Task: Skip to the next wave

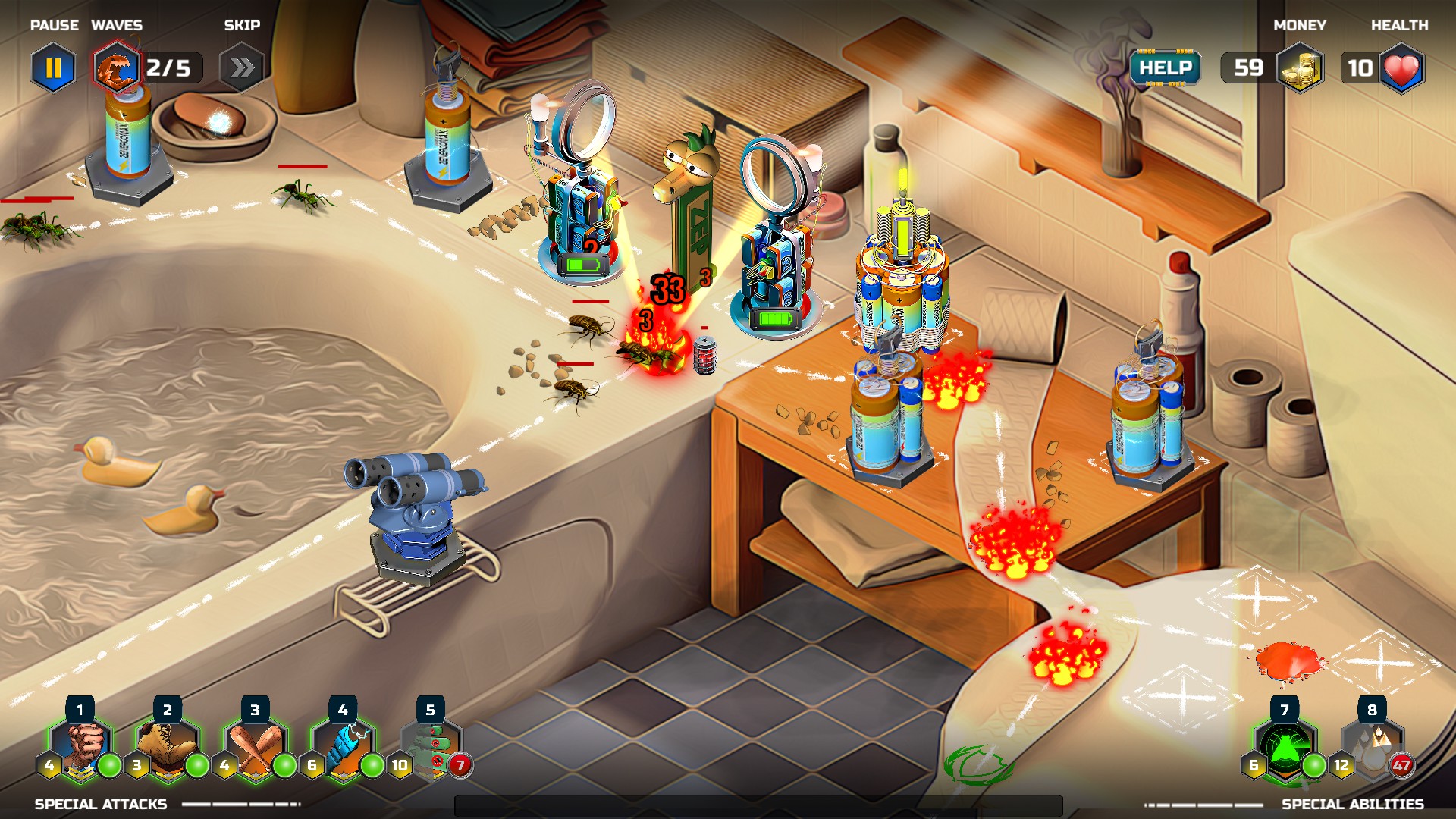Action: pos(241,68)
